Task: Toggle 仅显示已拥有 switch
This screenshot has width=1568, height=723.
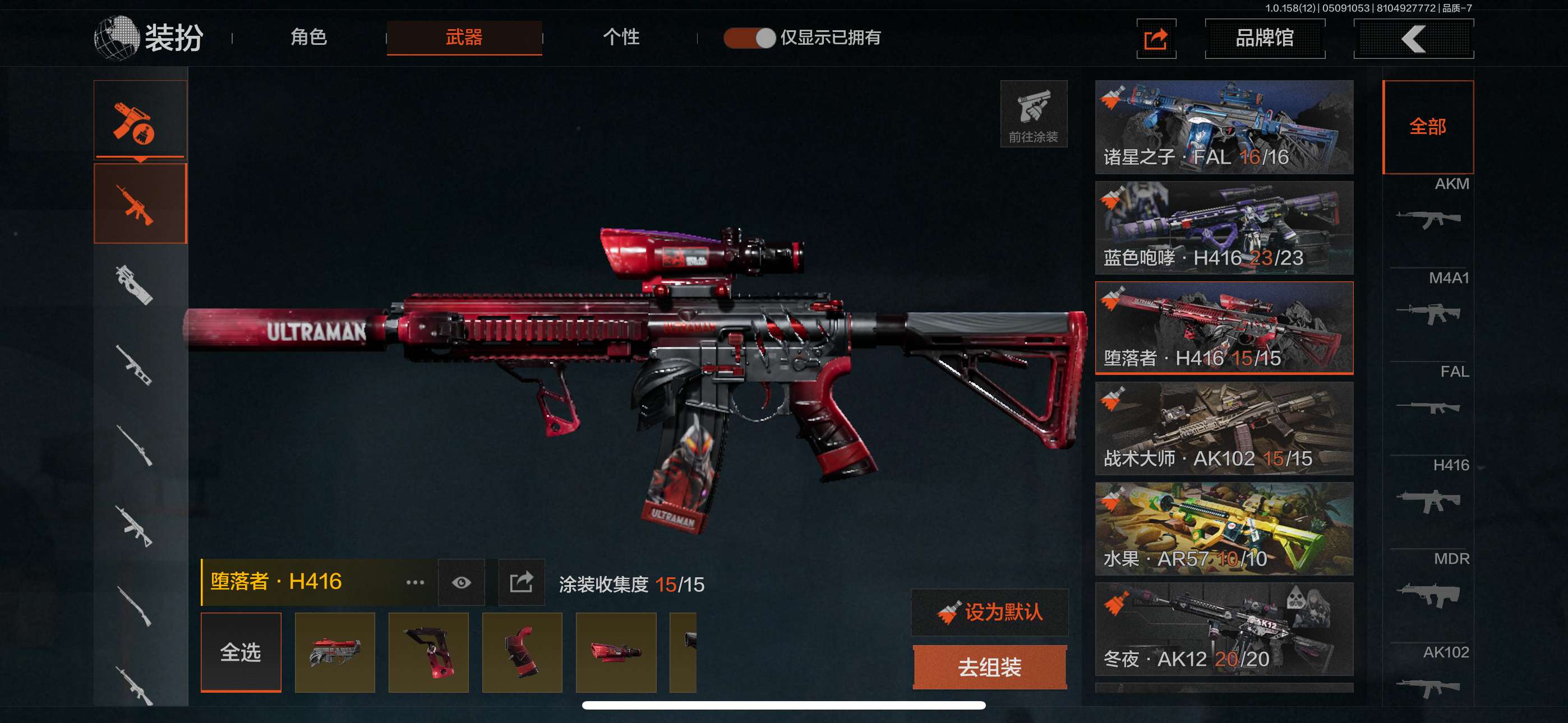Action: pos(749,38)
